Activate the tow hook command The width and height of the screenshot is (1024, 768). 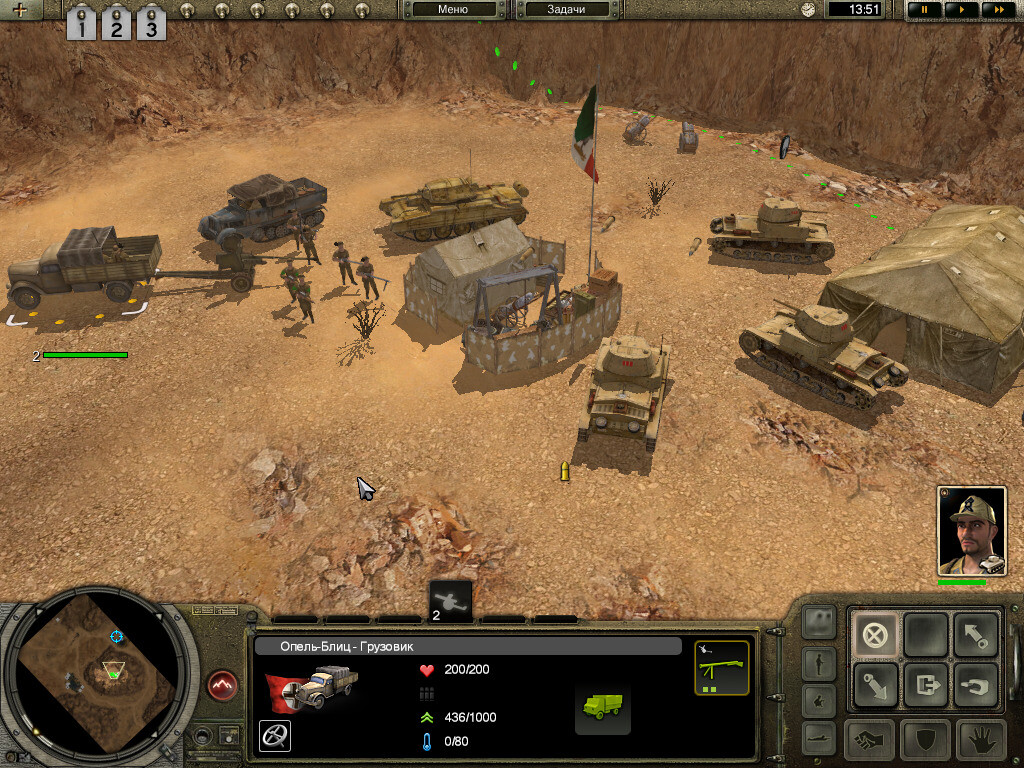tap(974, 686)
